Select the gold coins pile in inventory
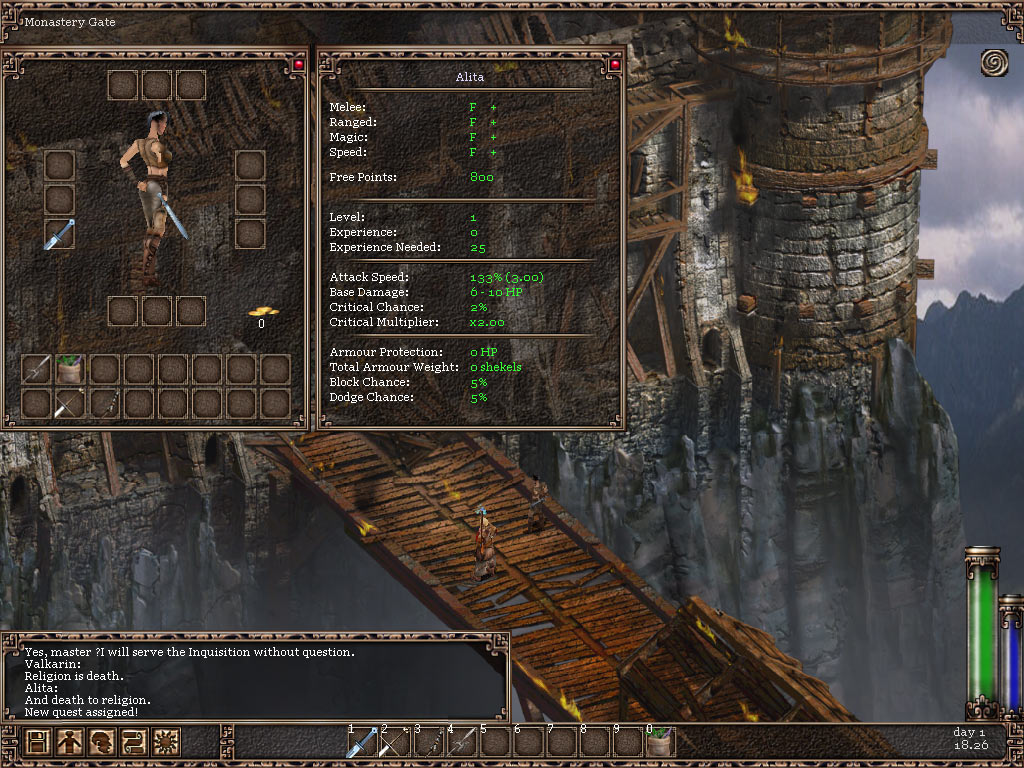Screen dimensions: 1024x768 click(x=263, y=313)
